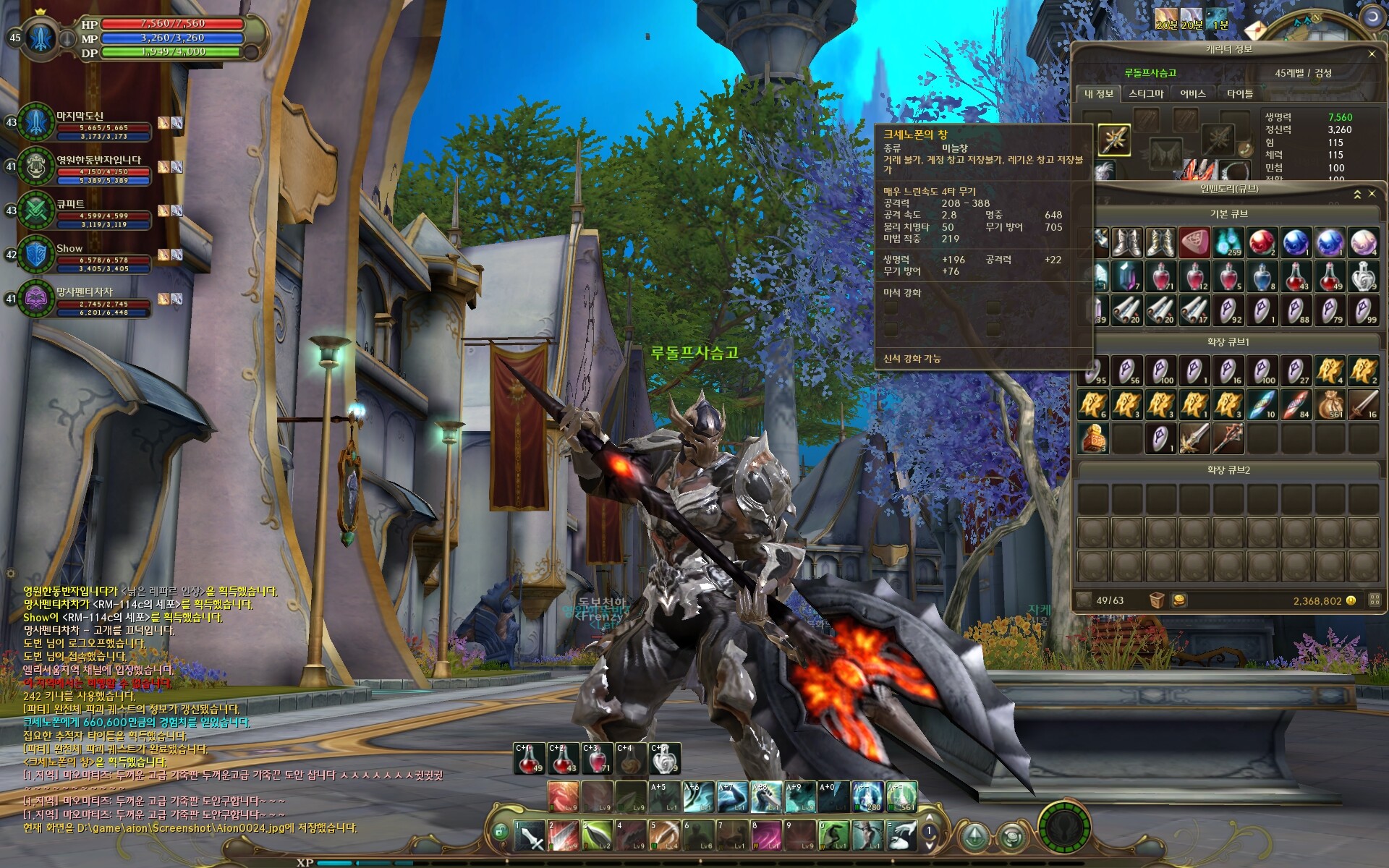
Task: Select the red shield item in inventory
Action: (1194, 243)
